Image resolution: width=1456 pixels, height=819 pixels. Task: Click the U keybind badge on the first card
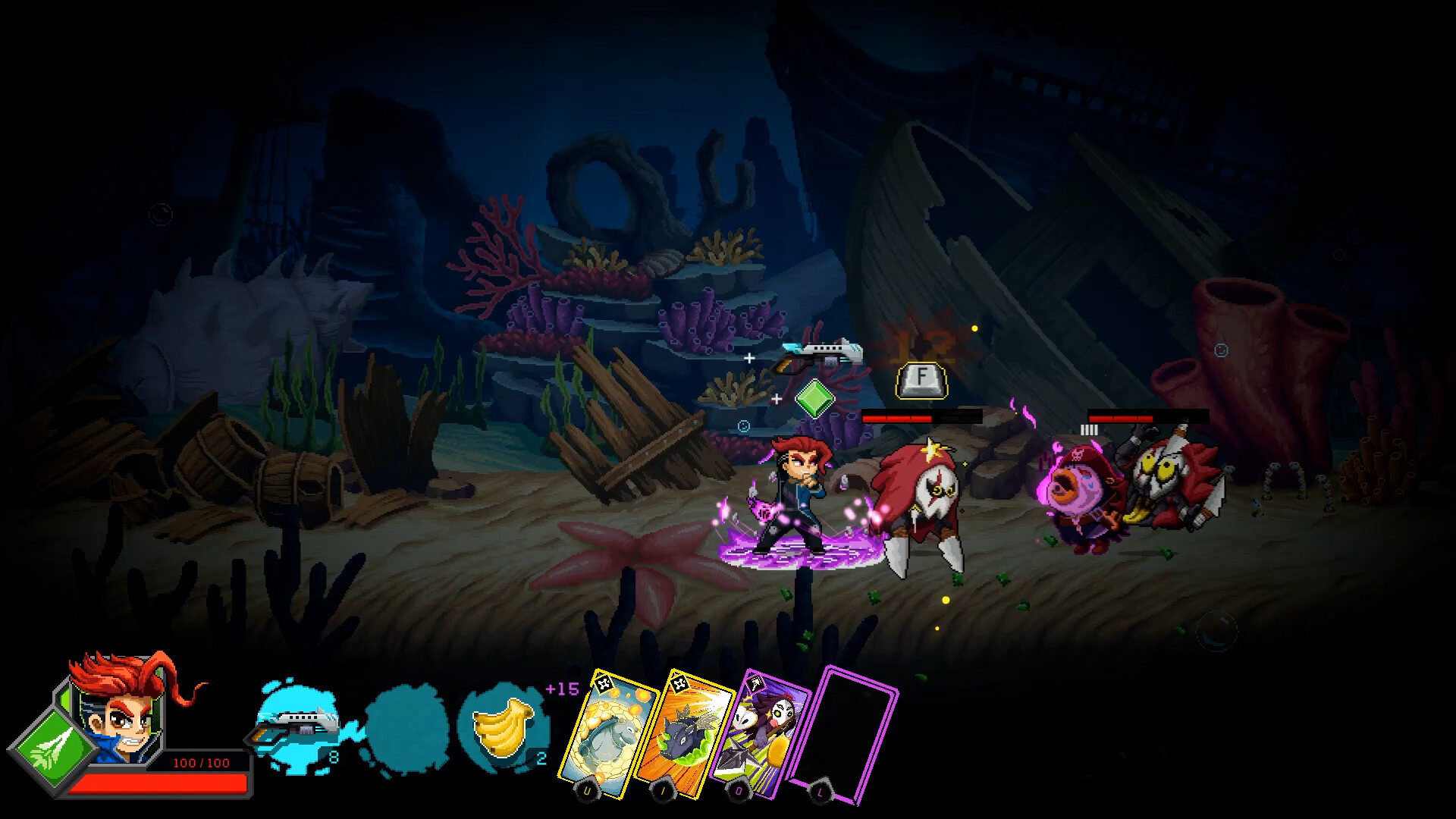[586, 789]
